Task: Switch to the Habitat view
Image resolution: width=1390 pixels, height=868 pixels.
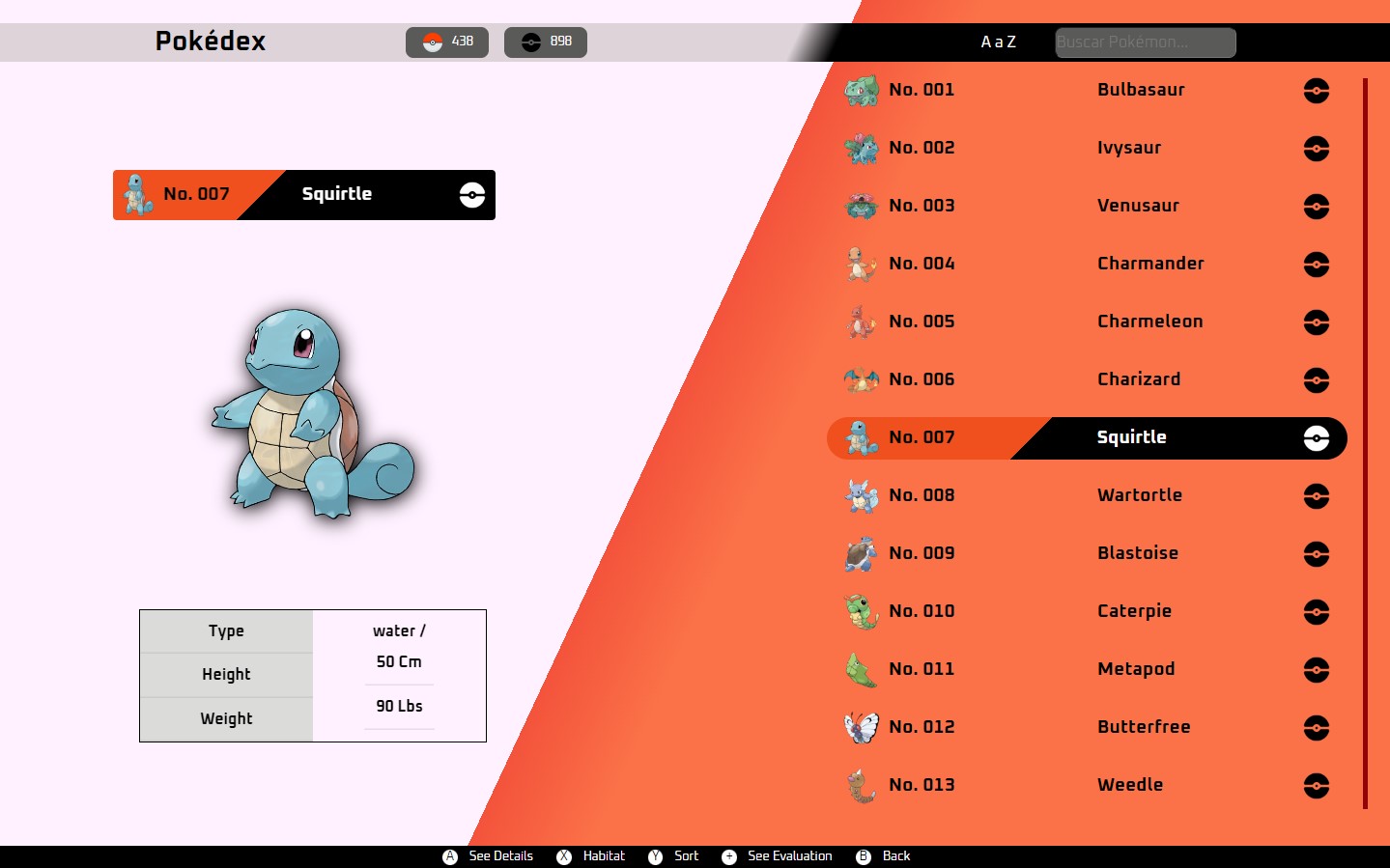Action: point(591,856)
